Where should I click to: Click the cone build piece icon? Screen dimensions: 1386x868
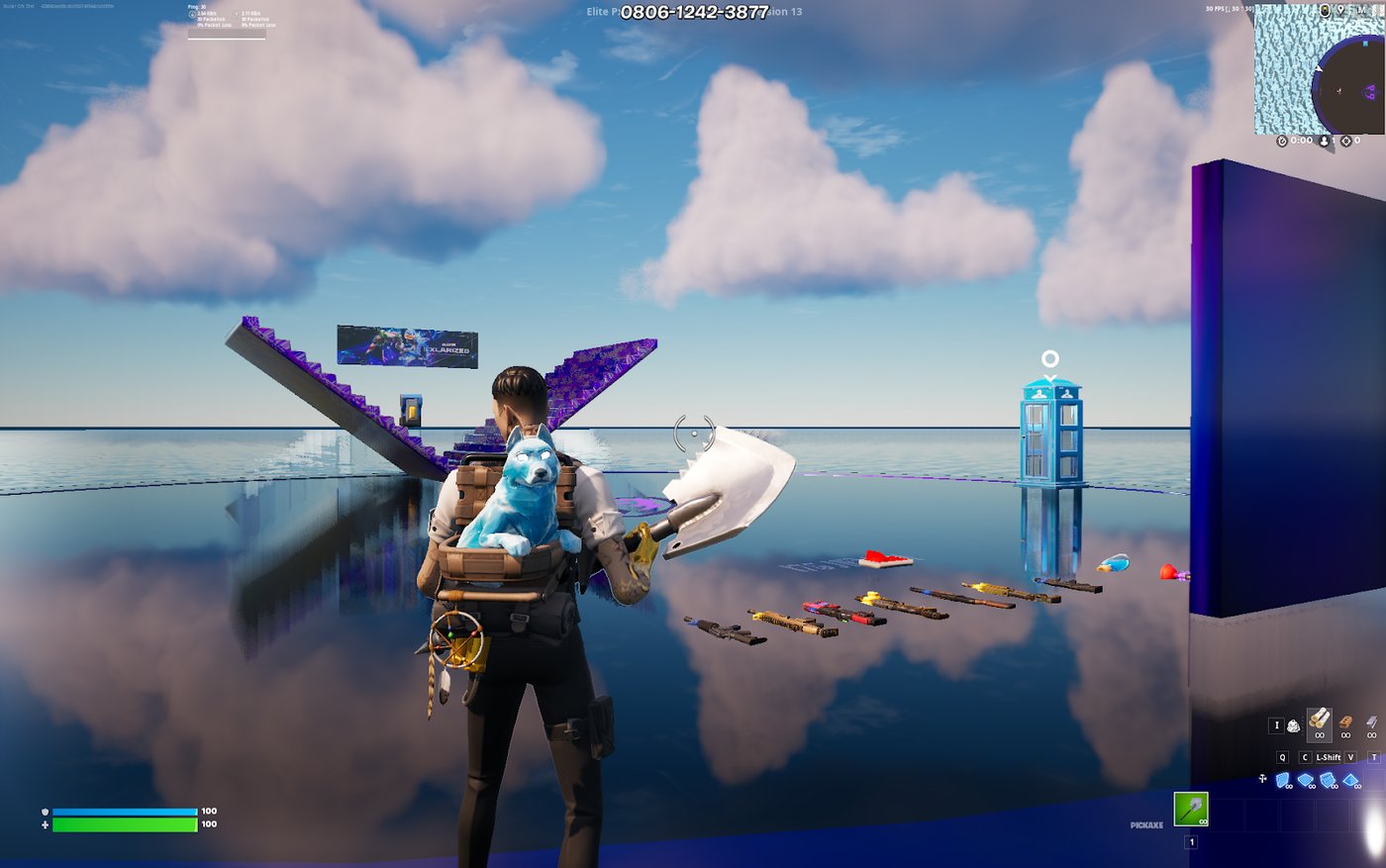click(1350, 780)
